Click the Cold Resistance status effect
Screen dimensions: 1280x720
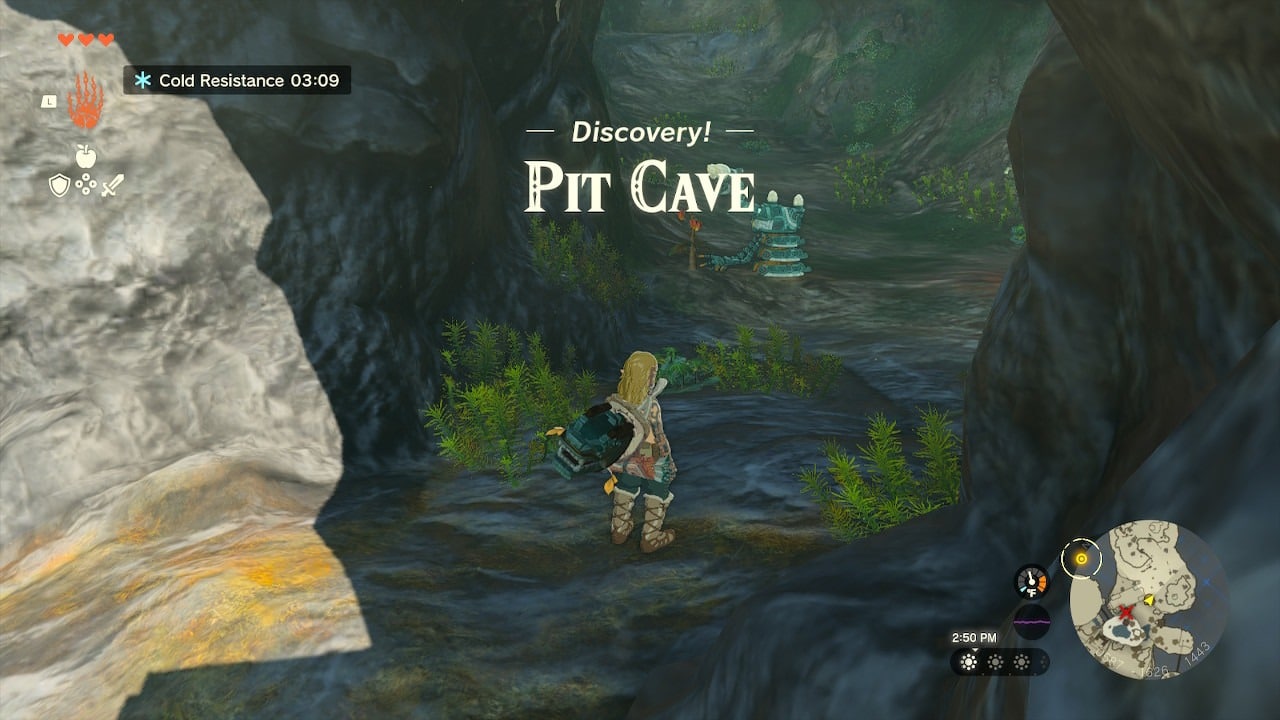(x=237, y=80)
